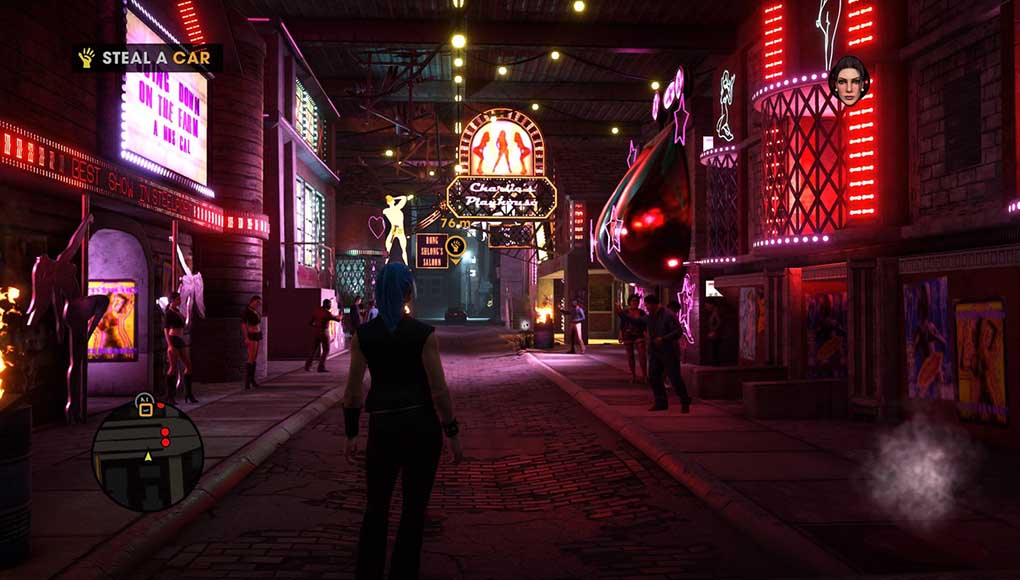Click the orange square marker atop minimap

coord(146,408)
